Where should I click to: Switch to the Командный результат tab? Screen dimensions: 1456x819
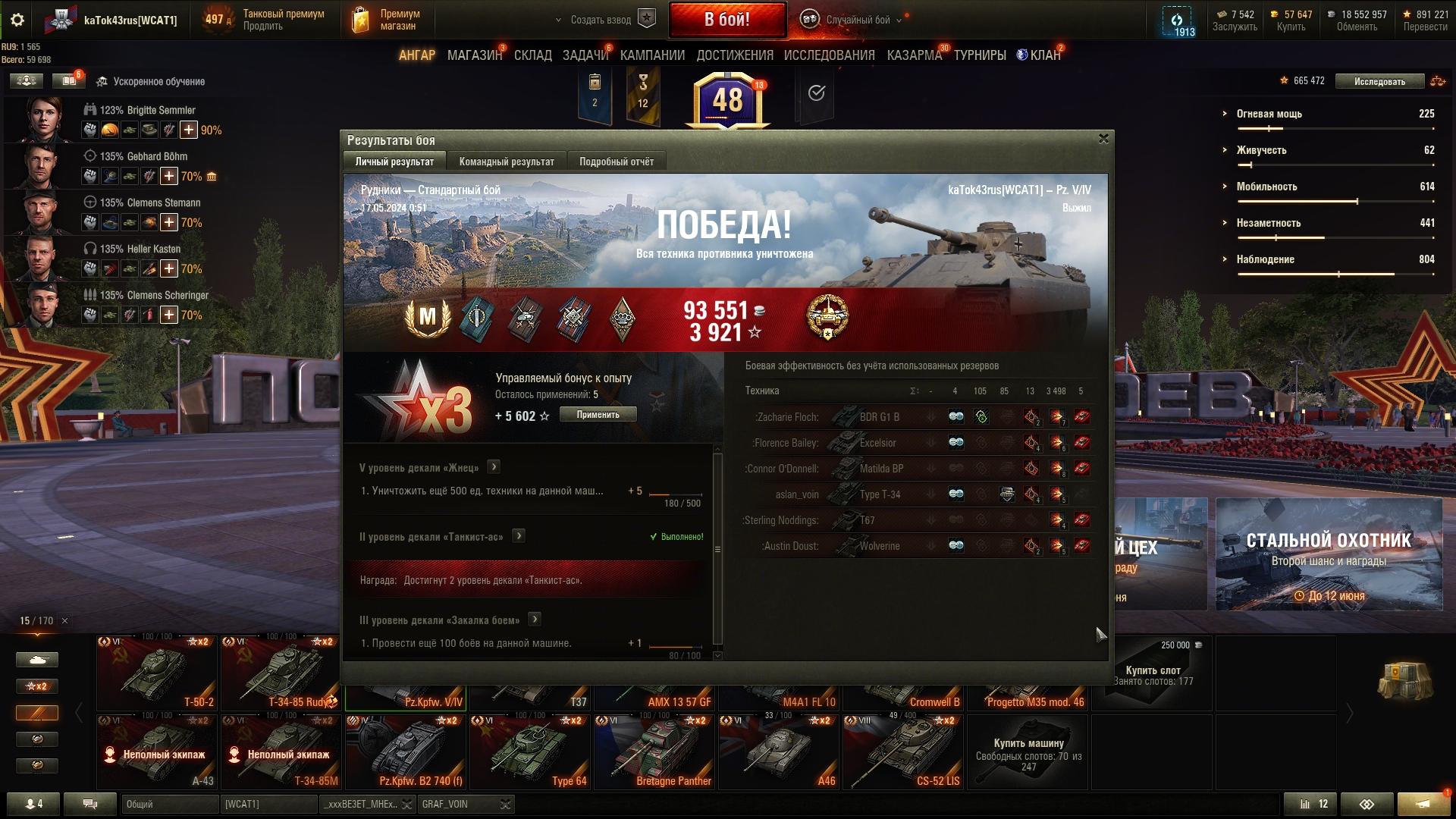click(507, 162)
